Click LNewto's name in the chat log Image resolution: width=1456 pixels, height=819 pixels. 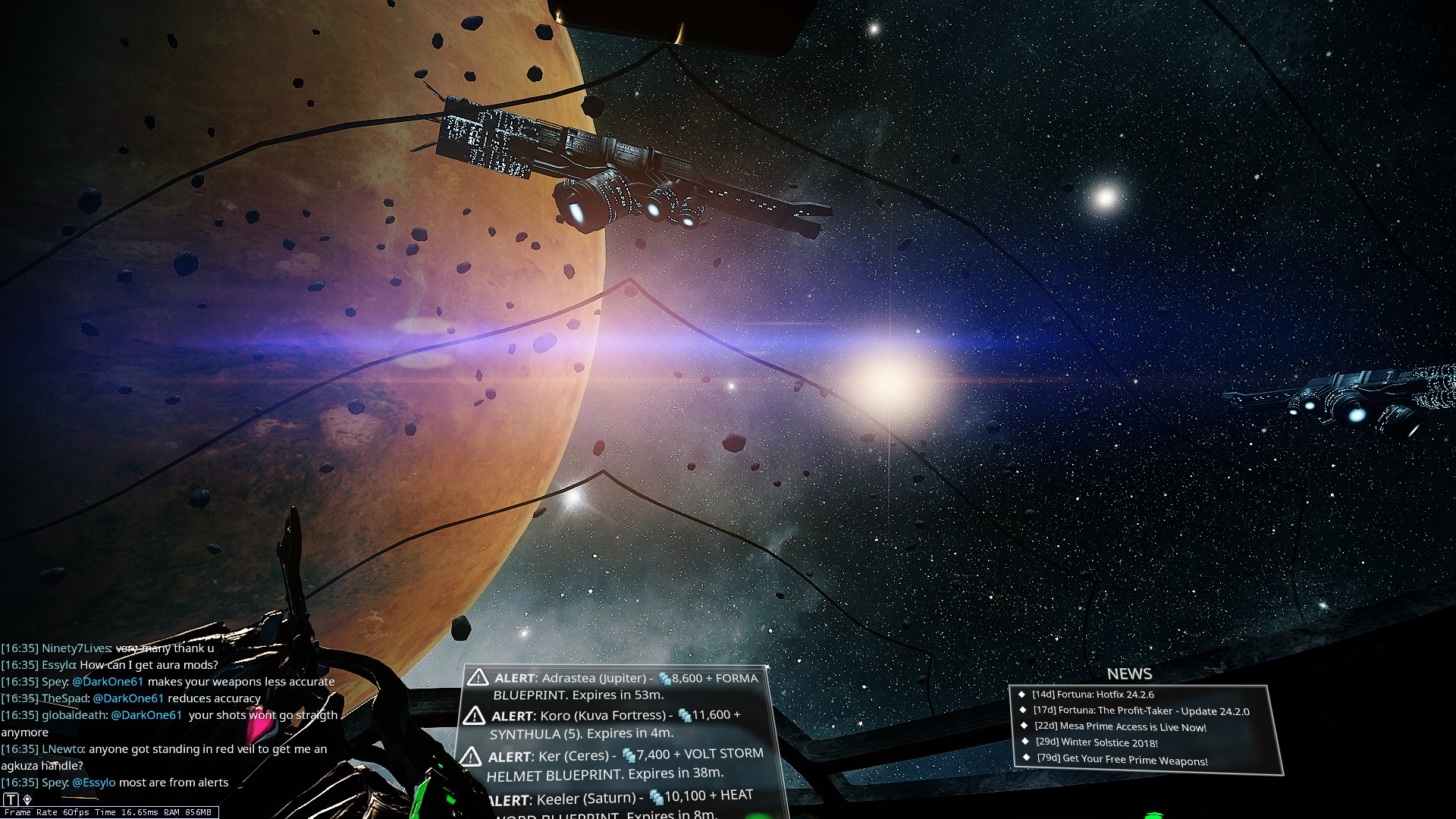coord(61,749)
